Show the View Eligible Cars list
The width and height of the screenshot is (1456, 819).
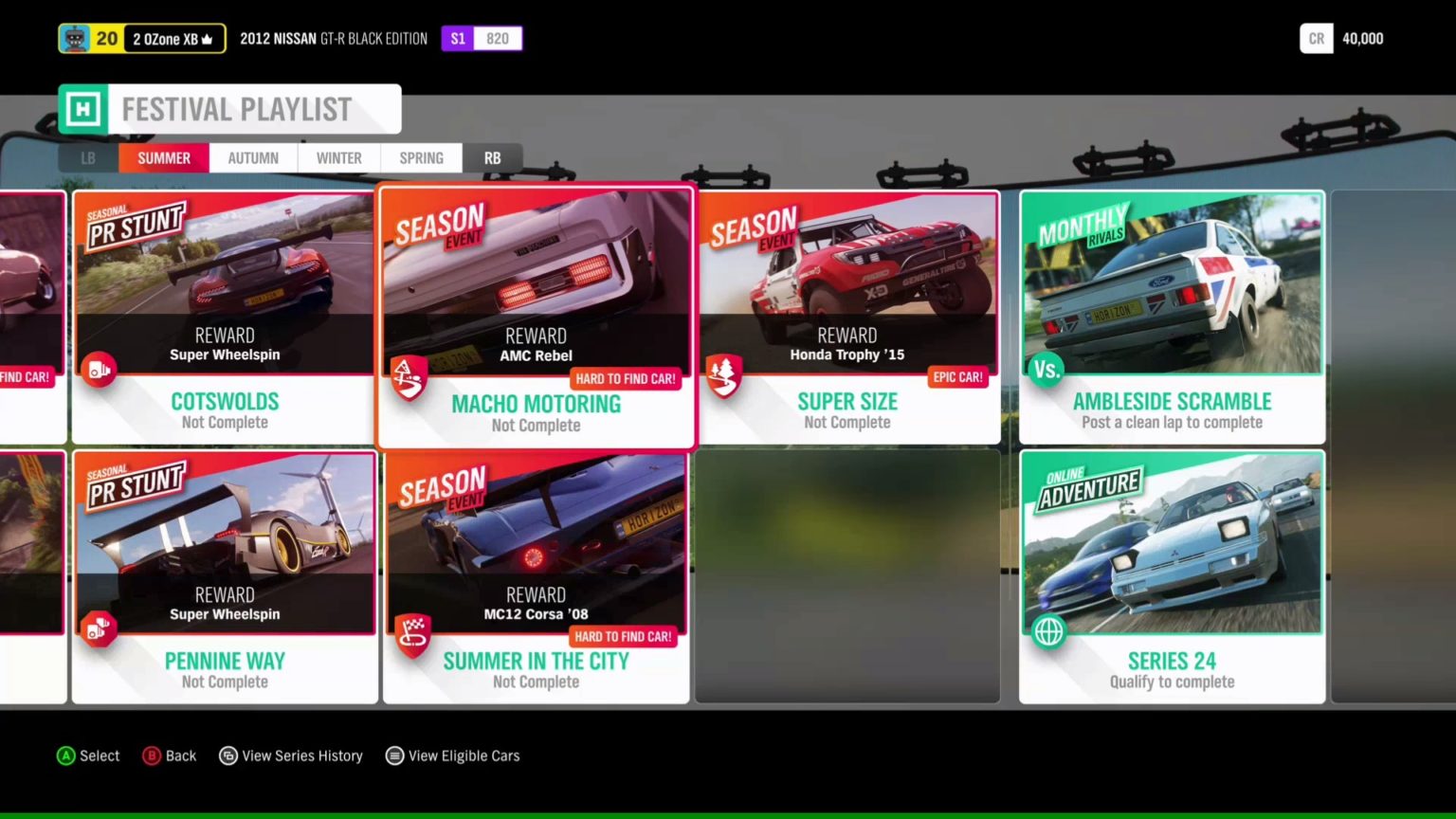[453, 755]
